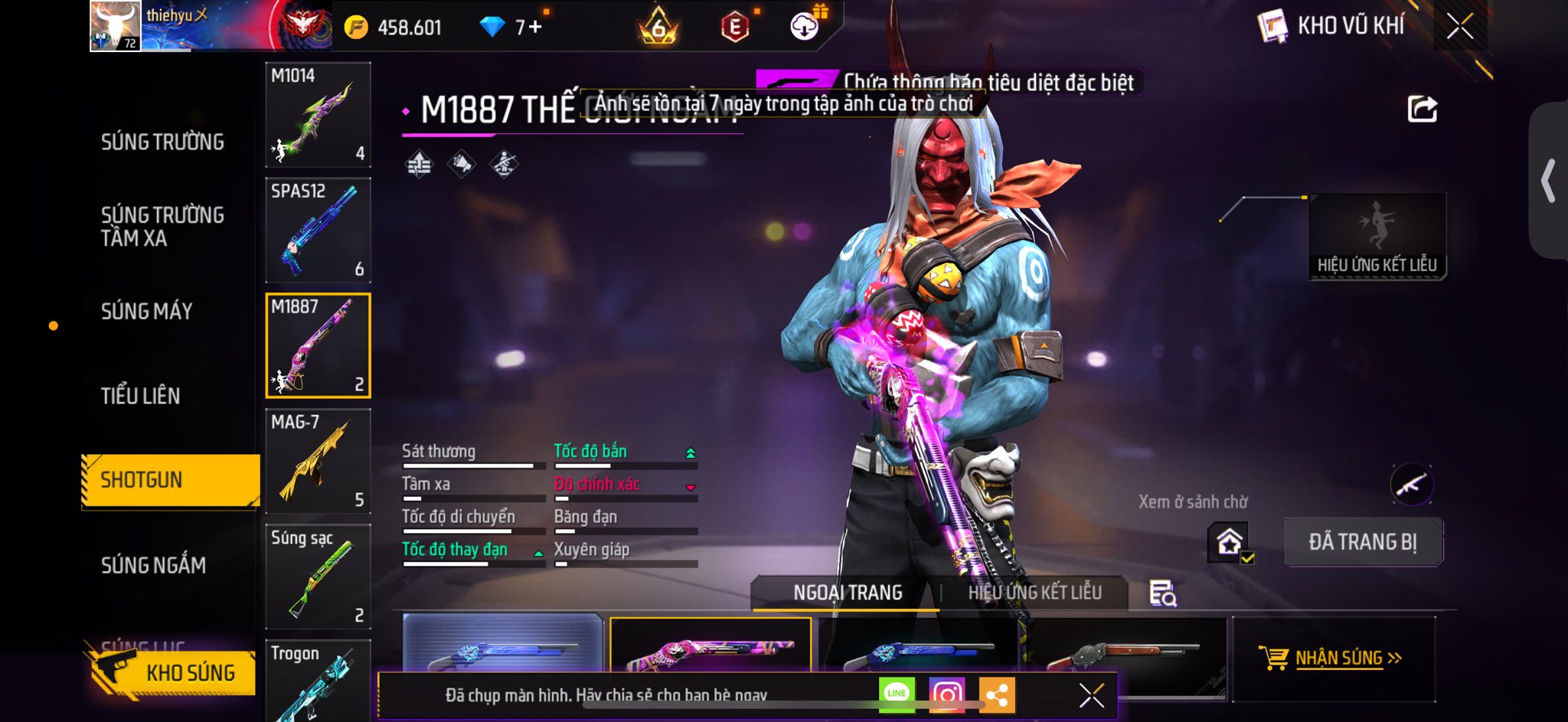Select the Súng sạc shotgun tile
This screenshot has height=722, width=1568.
(318, 577)
